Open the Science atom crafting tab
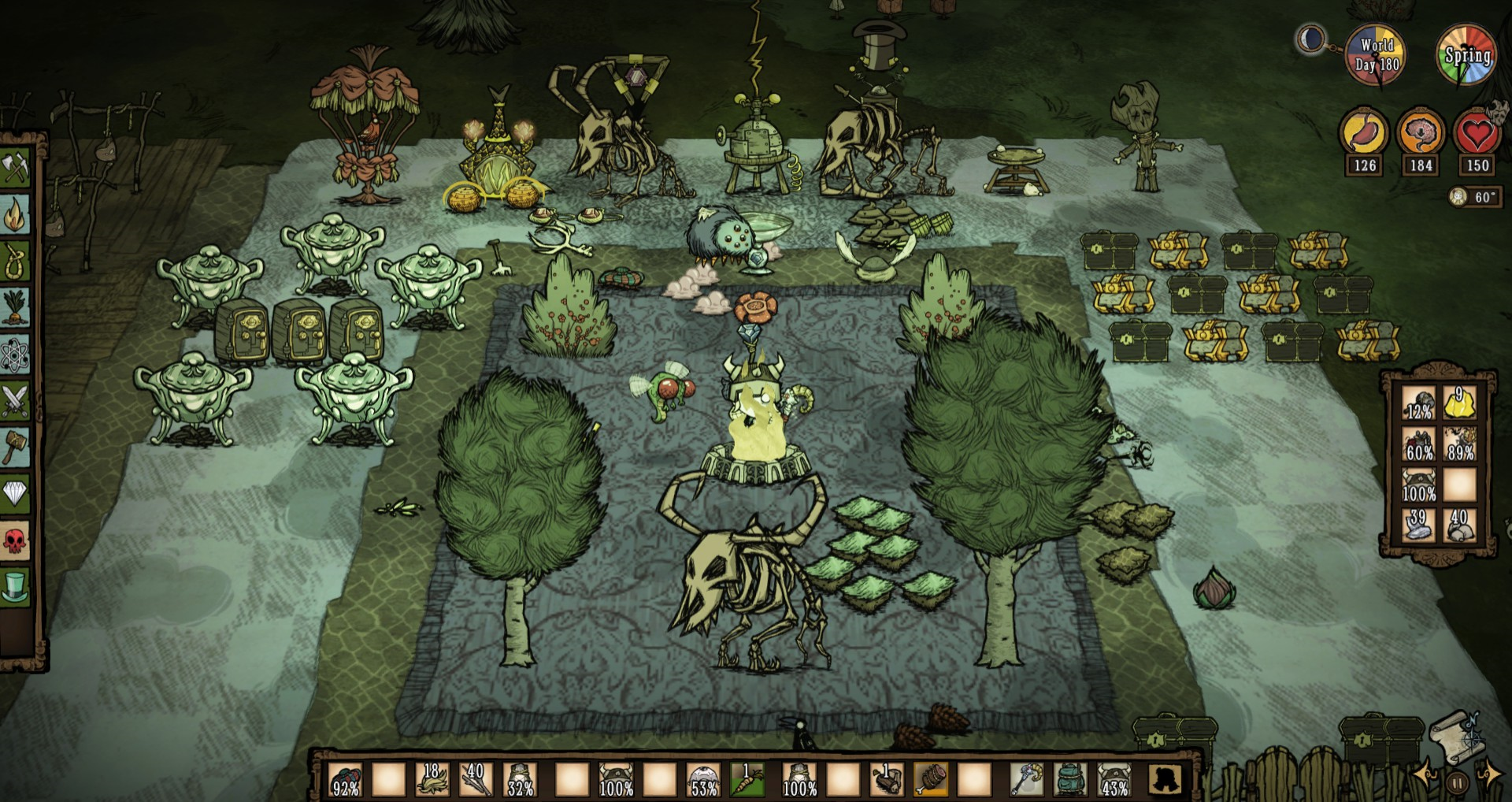This screenshot has height=802, width=1512. point(15,354)
